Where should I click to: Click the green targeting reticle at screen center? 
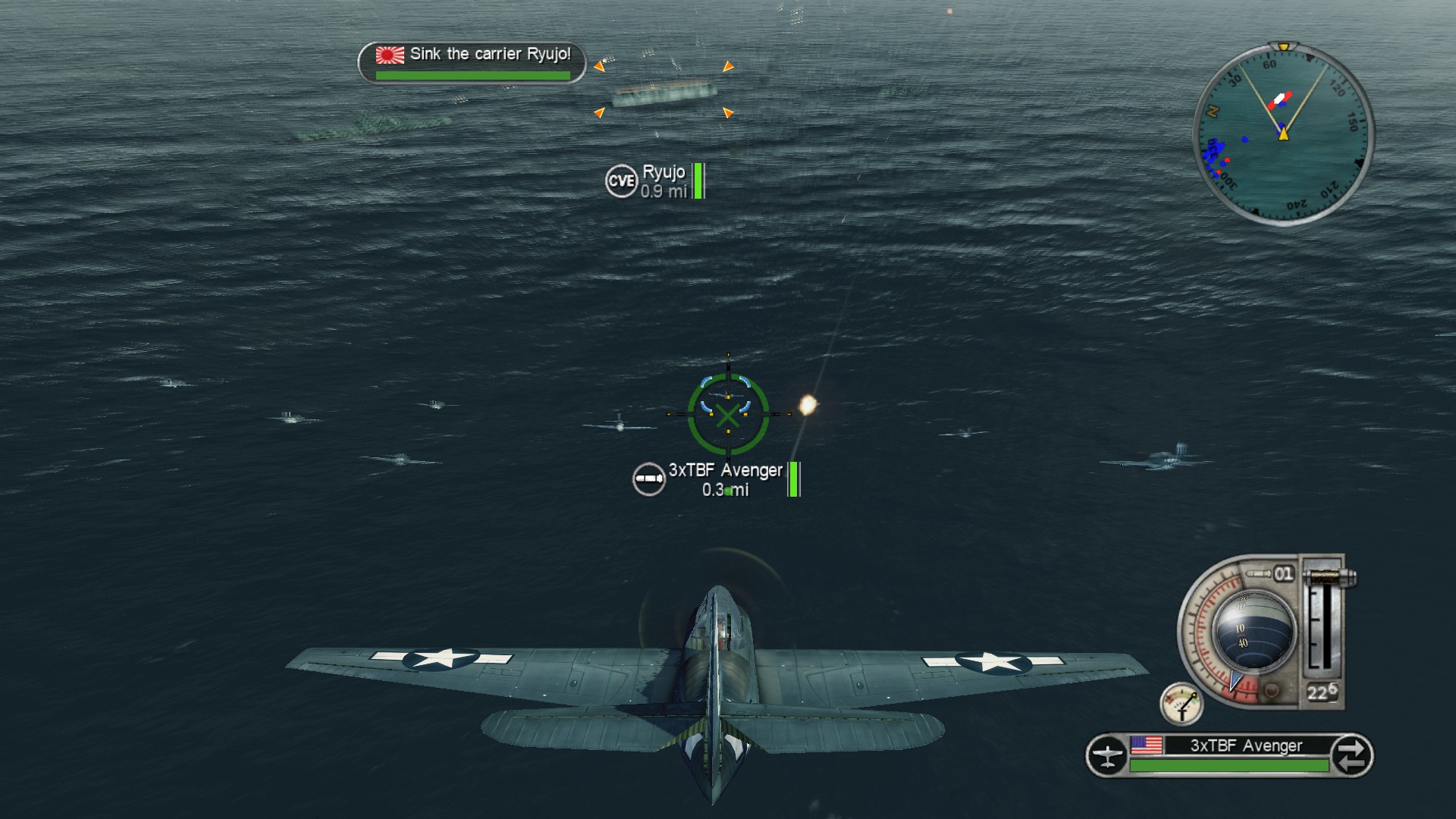pos(728,416)
